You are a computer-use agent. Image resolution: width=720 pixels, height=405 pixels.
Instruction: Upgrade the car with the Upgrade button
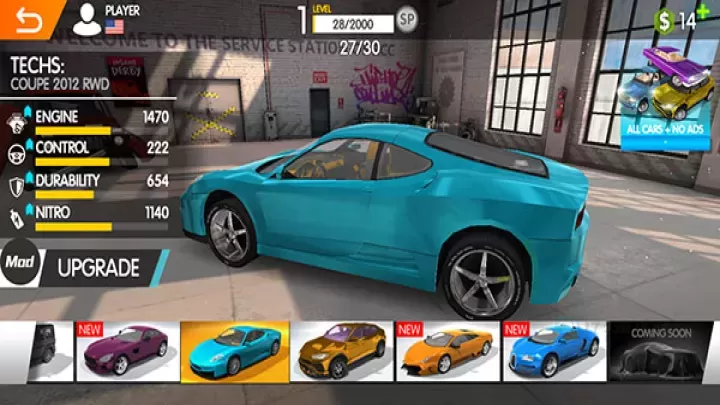tap(98, 268)
